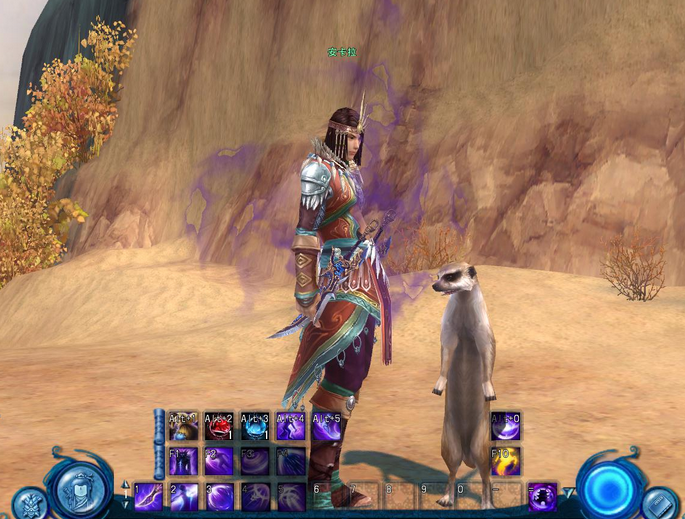Cast the slot 1 lightning skill

(x=149, y=496)
